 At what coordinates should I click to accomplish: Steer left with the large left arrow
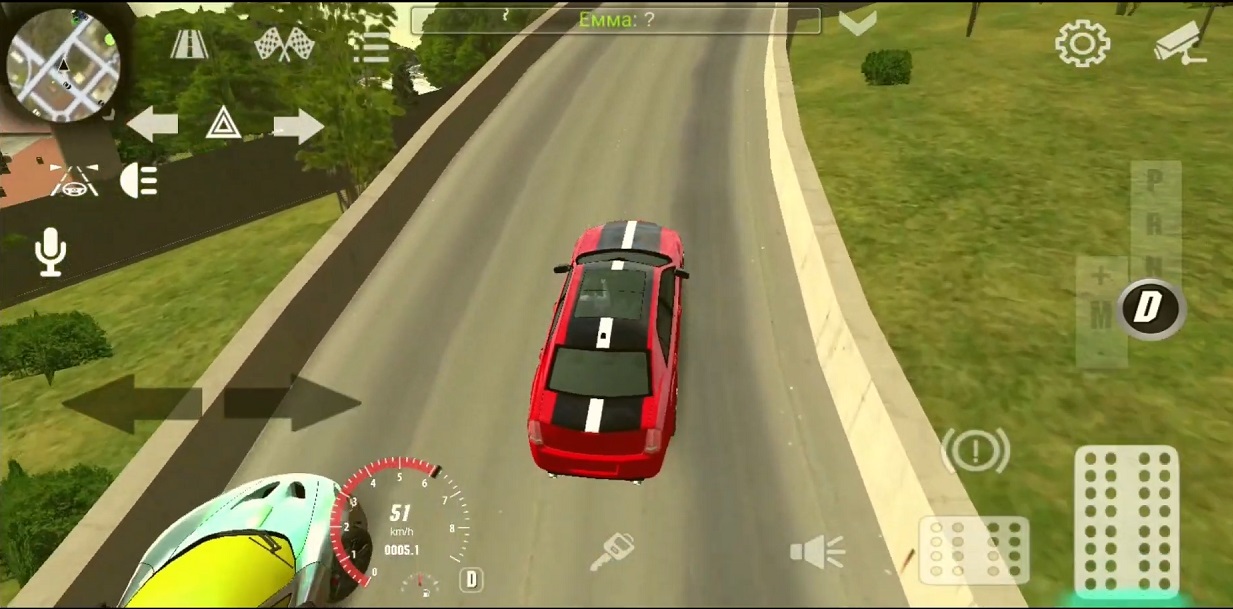[x=132, y=404]
